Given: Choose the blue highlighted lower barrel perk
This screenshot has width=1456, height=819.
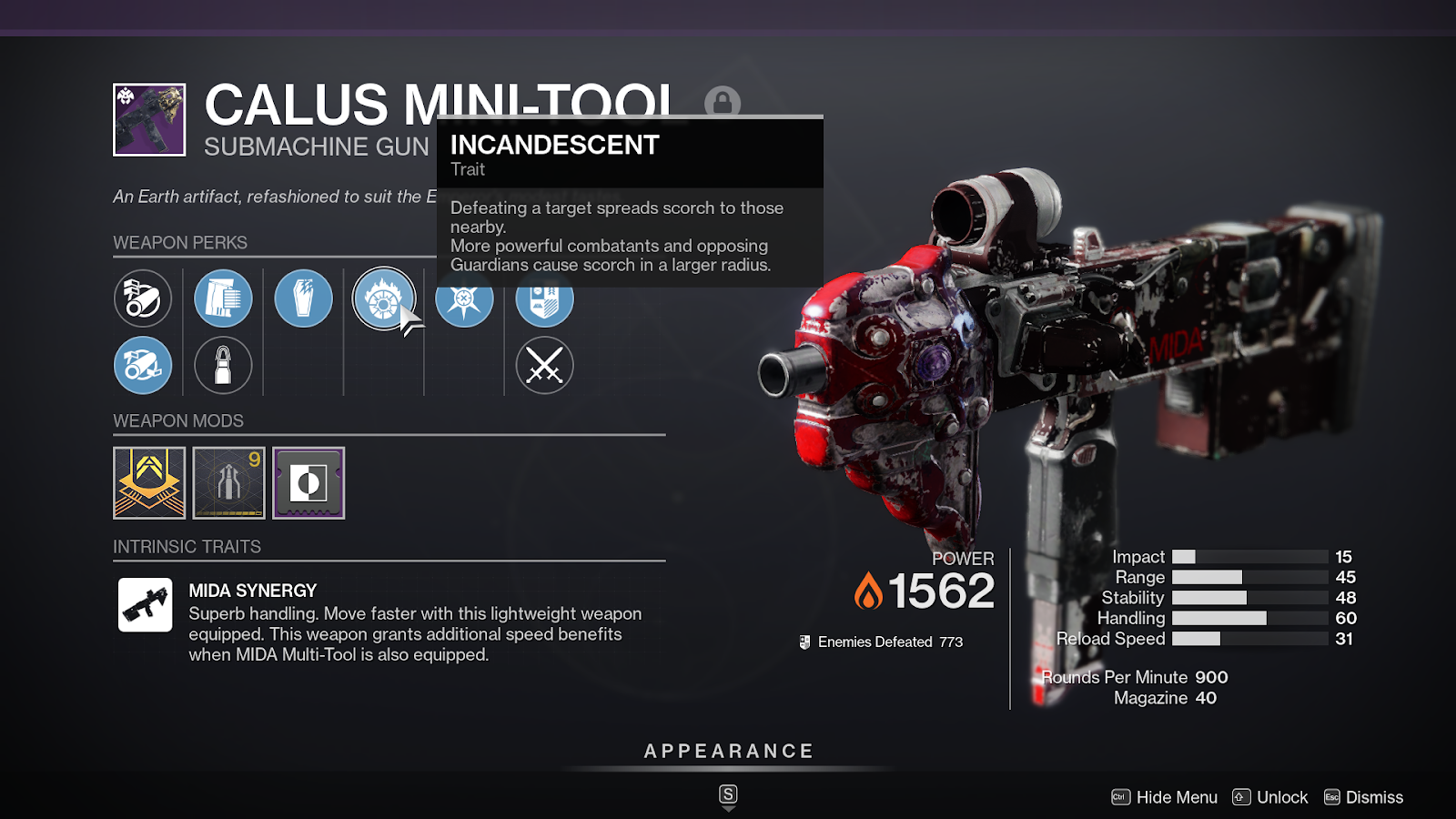Looking at the screenshot, I should tap(143, 365).
